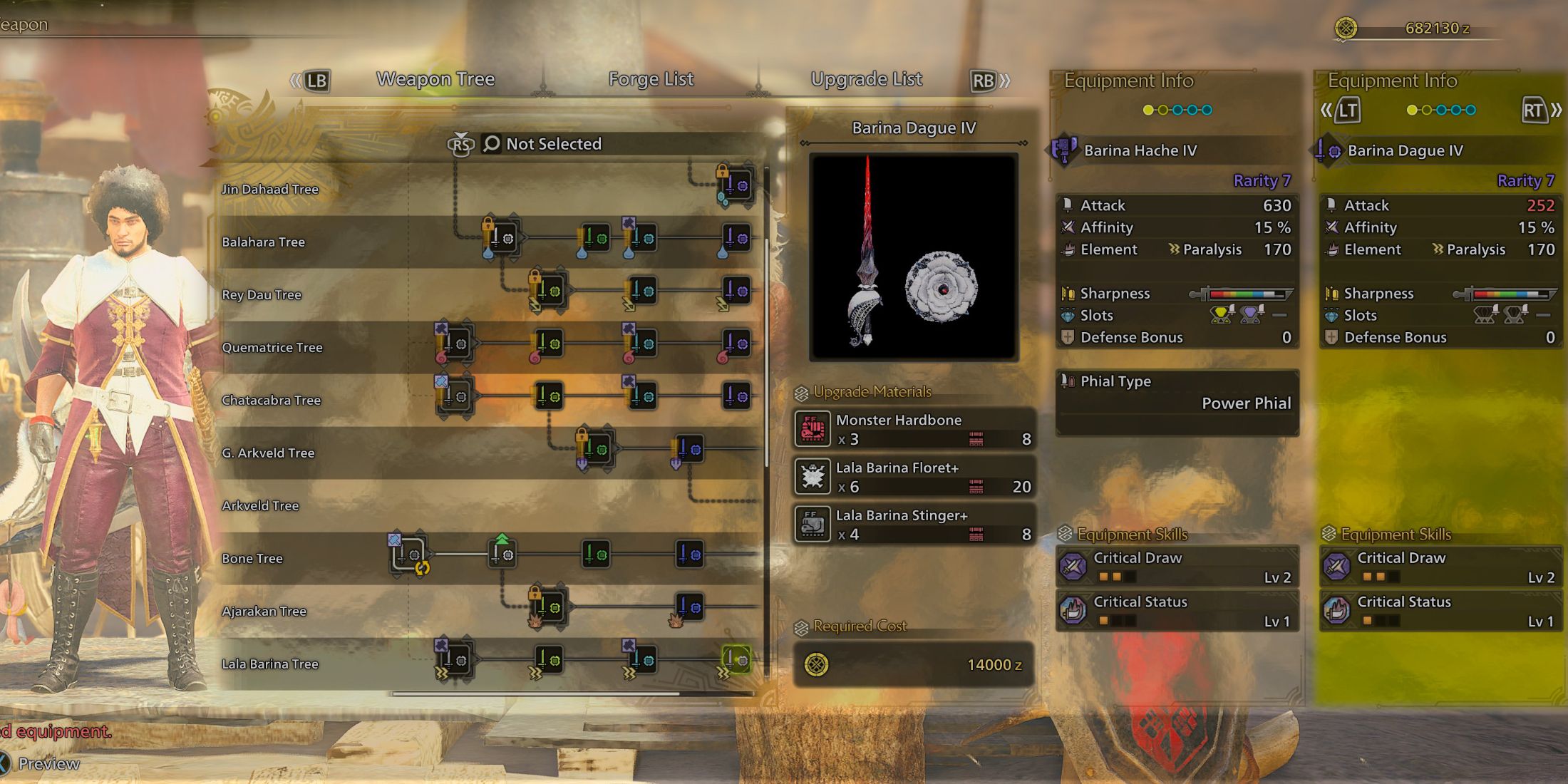The height and width of the screenshot is (784, 1568).
Task: Select the Monster Hardbone material row
Action: pos(914,429)
